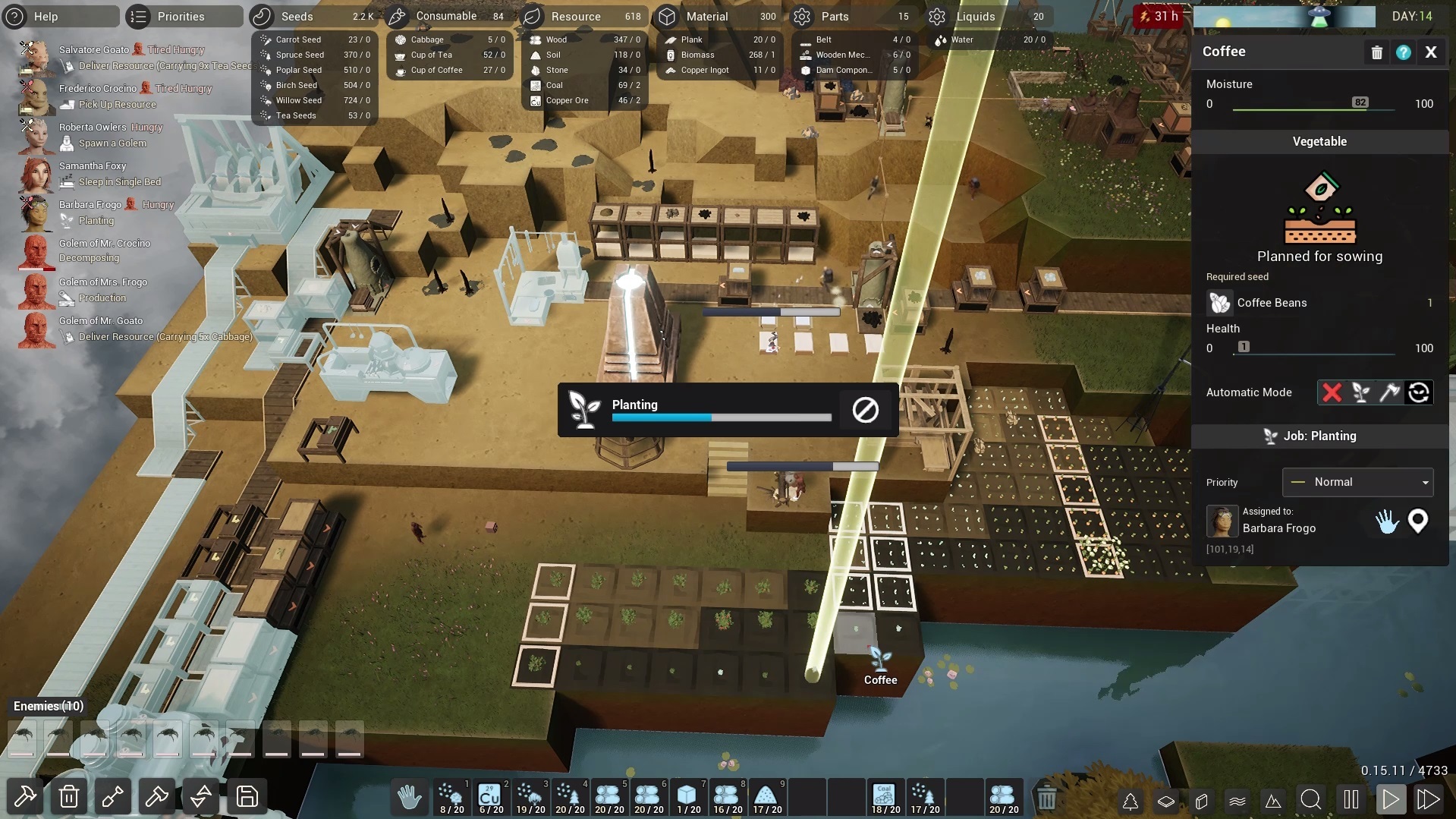Select colonist Samantha Foxy in the list

tap(93, 165)
